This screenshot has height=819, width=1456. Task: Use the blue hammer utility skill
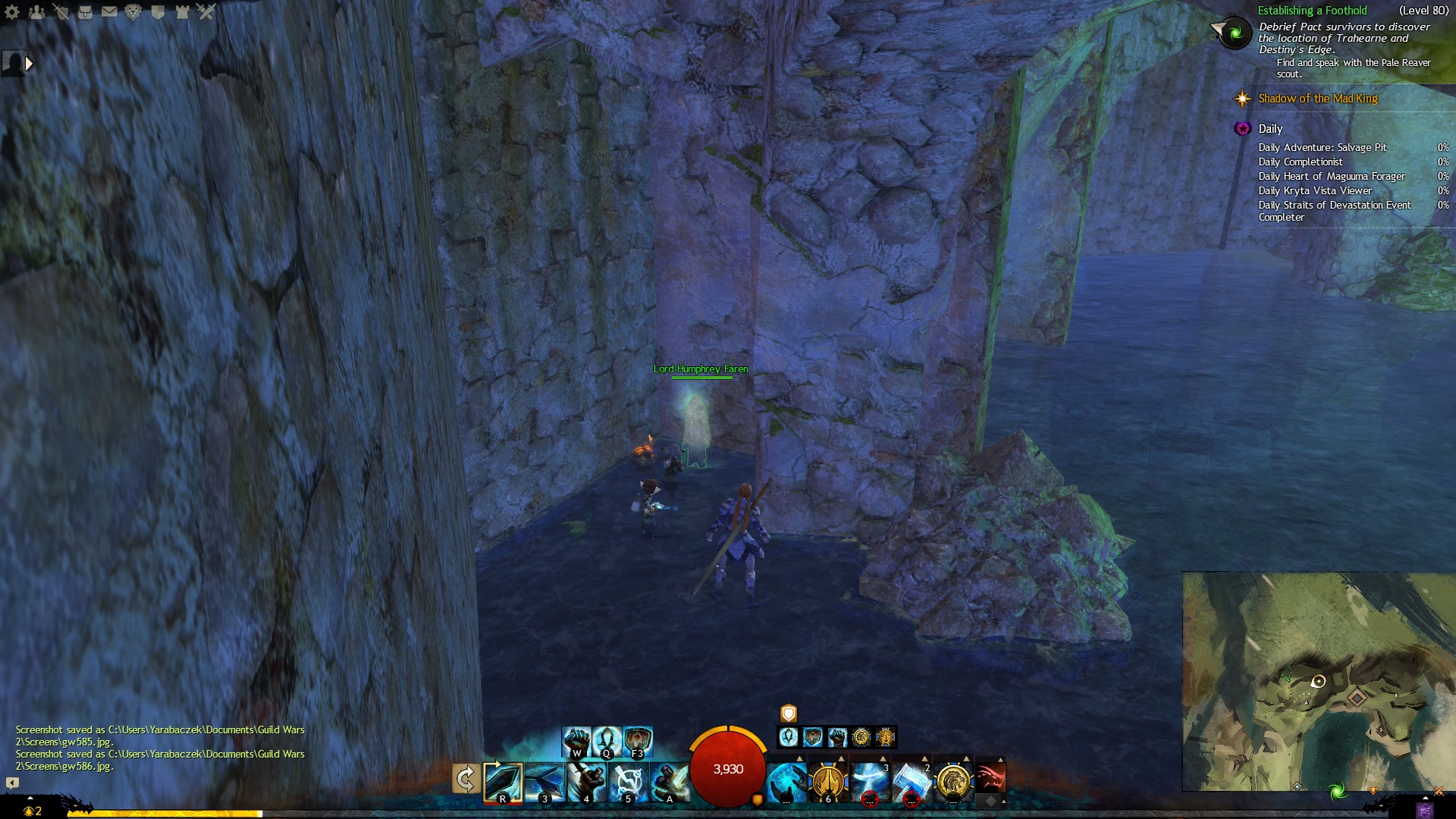[911, 782]
